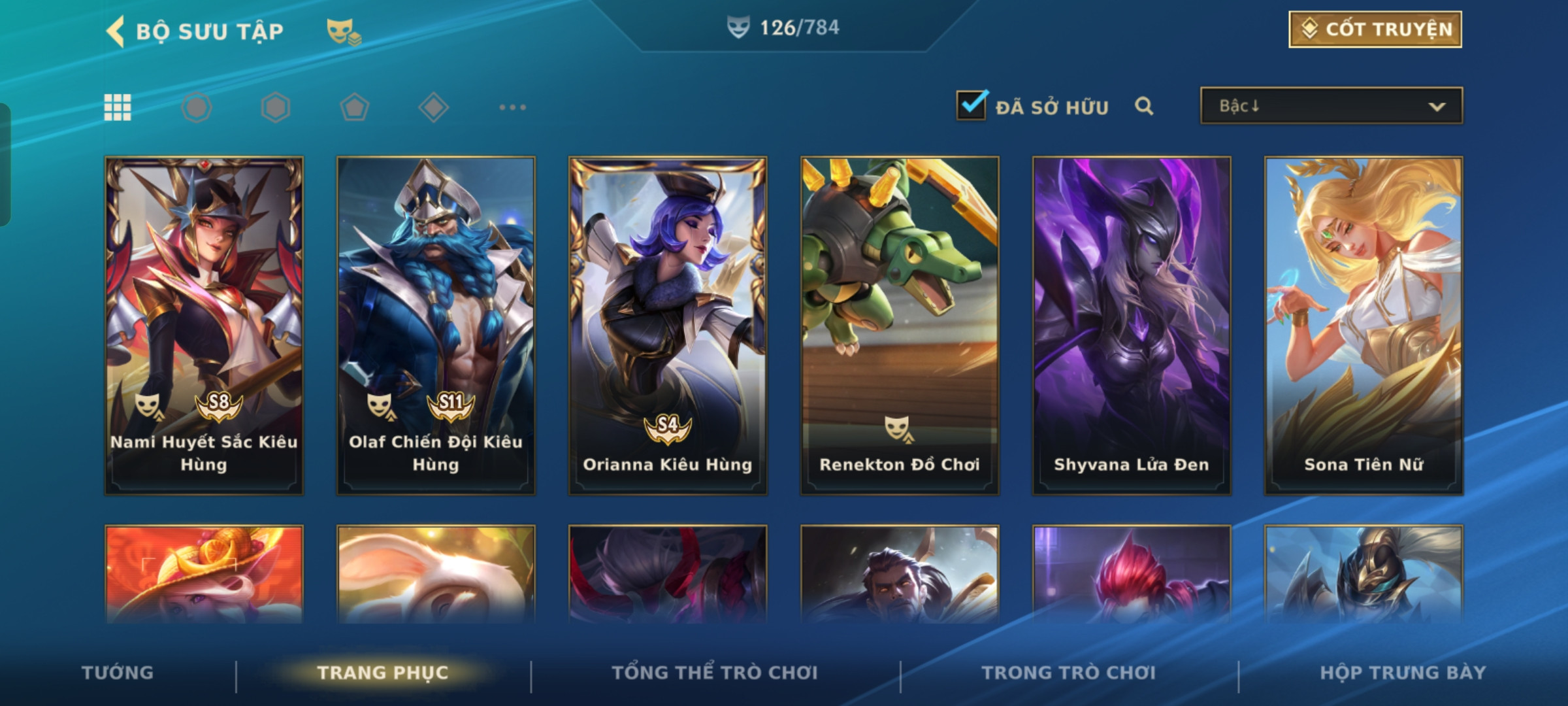Switch to the Hộp Trưng Bày tab
This screenshot has height=706, width=1568.
click(1403, 673)
